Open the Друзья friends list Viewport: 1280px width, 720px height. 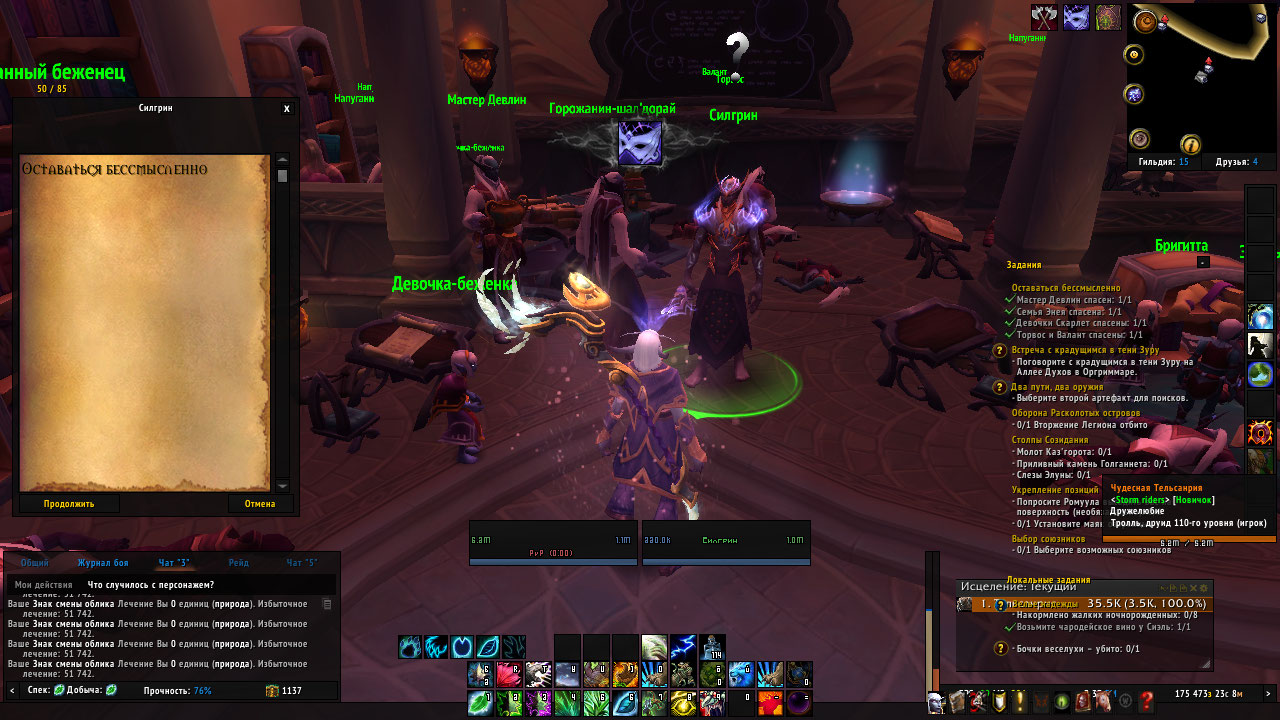pyautogui.click(x=1235, y=162)
